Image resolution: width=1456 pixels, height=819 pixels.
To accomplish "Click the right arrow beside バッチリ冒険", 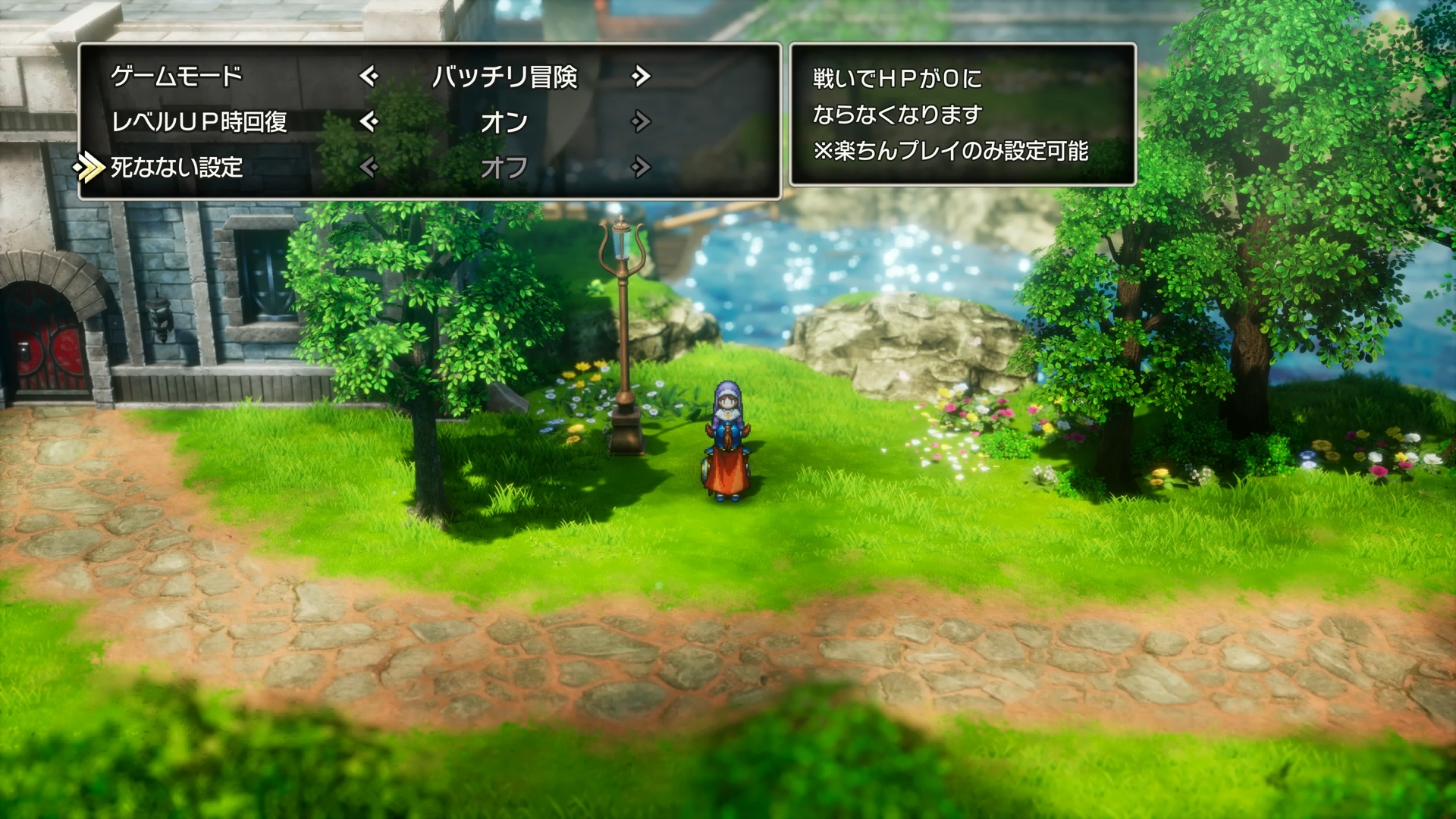I will (642, 76).
